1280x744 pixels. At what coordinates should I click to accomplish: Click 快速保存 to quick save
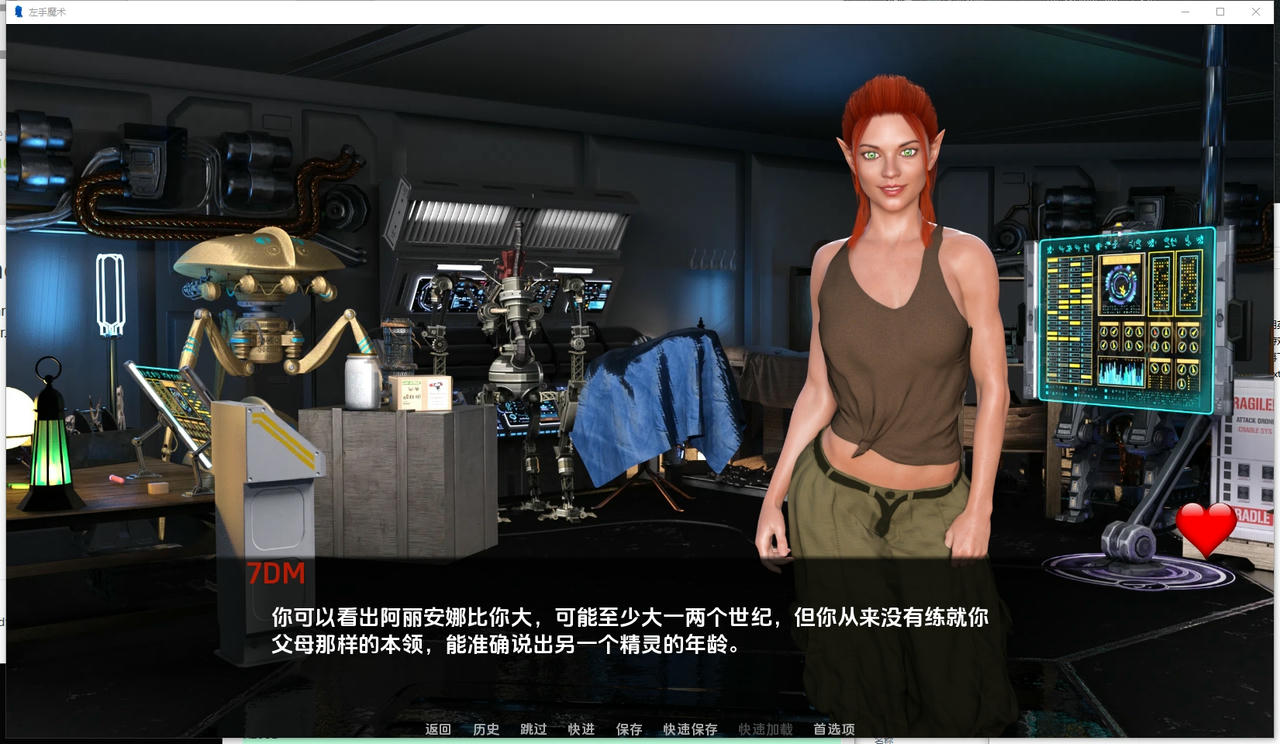(692, 730)
